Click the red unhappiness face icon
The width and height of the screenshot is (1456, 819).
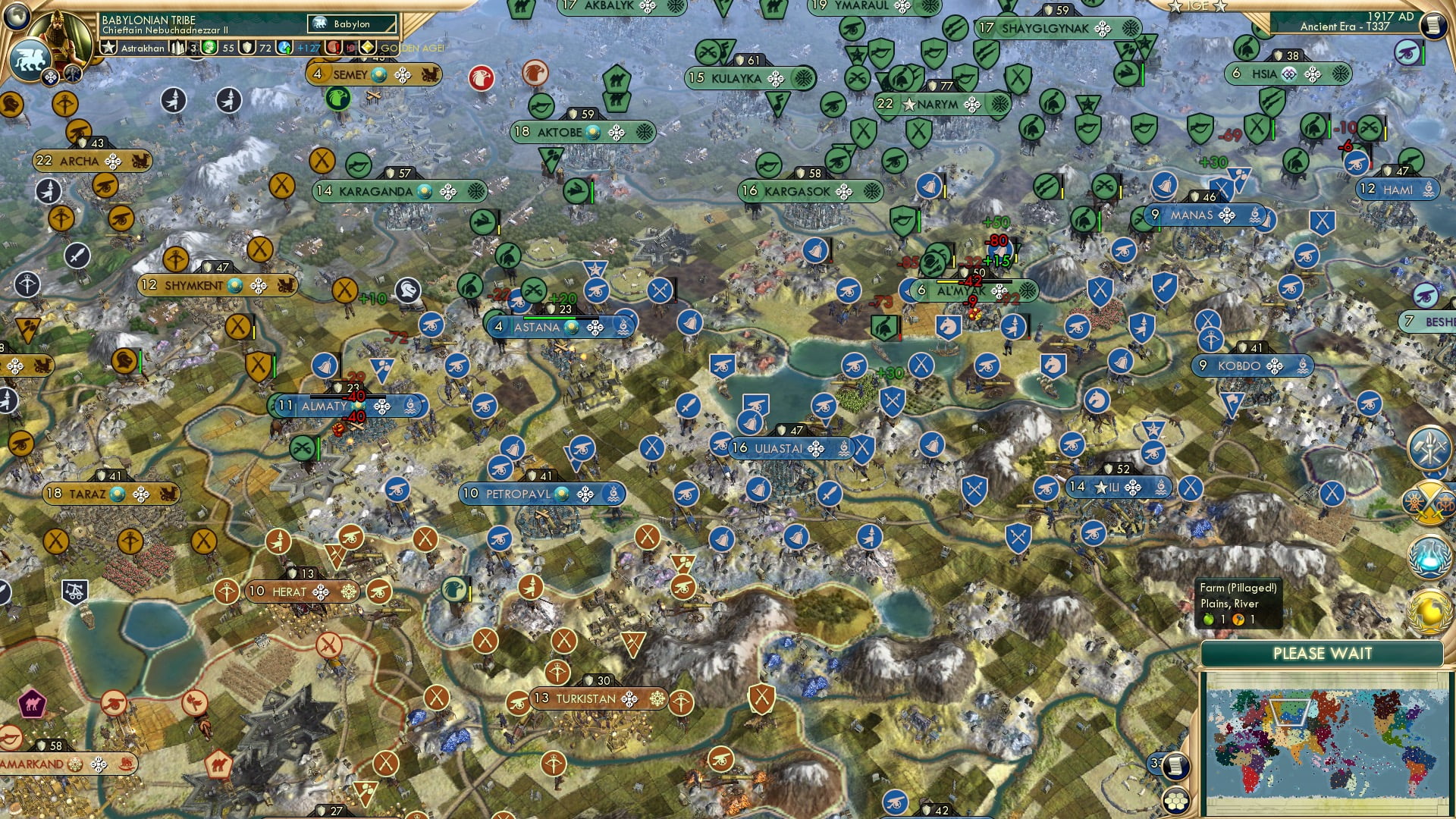(x=332, y=48)
